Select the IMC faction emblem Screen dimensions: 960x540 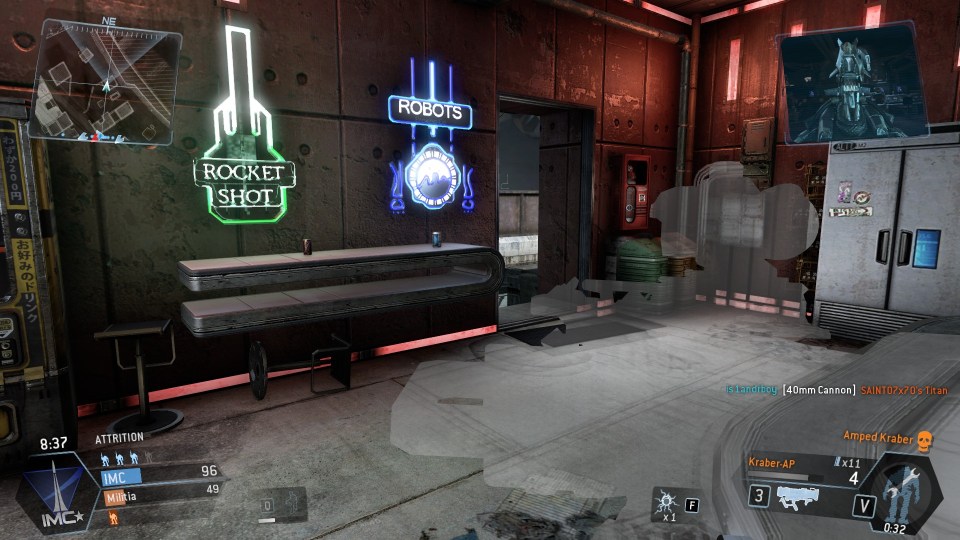coord(55,494)
